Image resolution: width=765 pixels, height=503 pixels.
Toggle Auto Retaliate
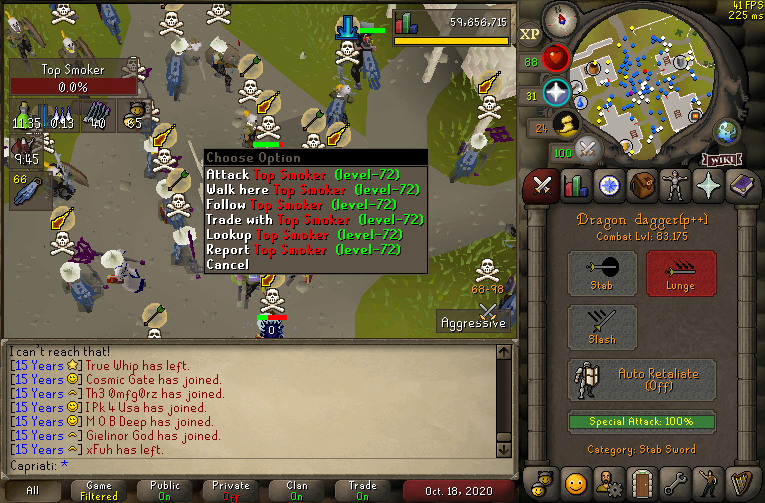point(642,381)
